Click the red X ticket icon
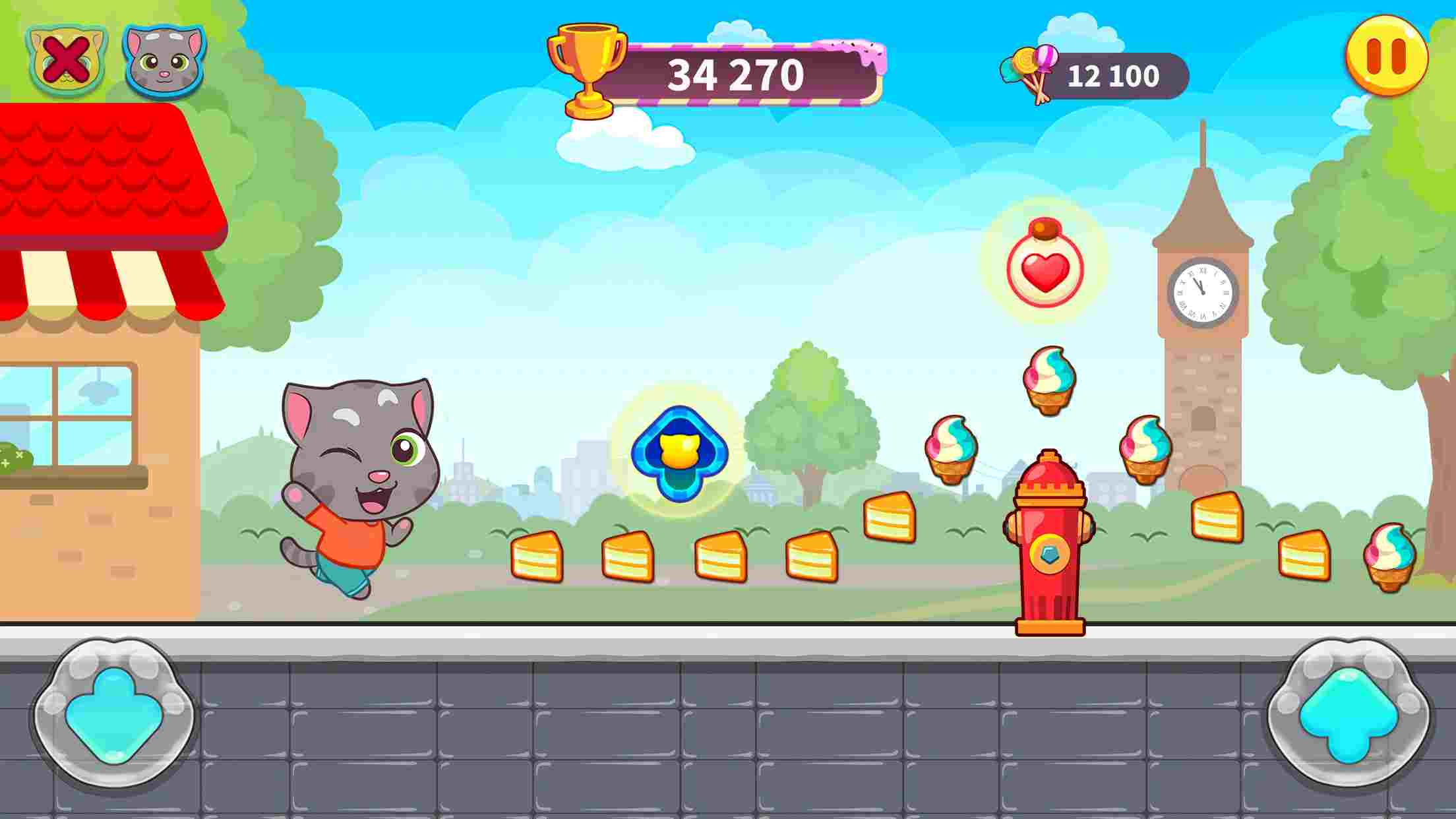The image size is (1456, 819). tap(64, 61)
